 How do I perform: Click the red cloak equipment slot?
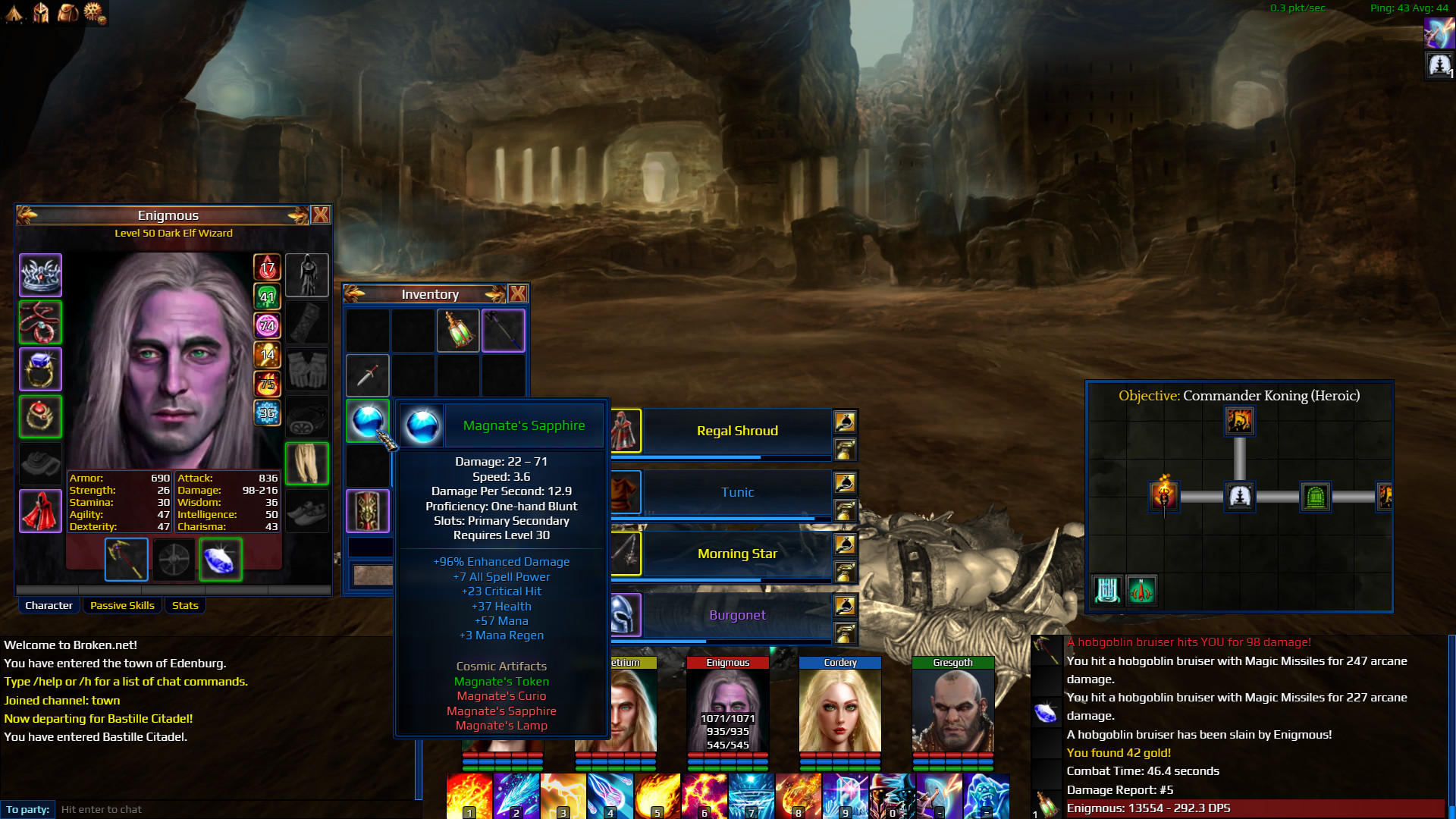pyautogui.click(x=40, y=510)
